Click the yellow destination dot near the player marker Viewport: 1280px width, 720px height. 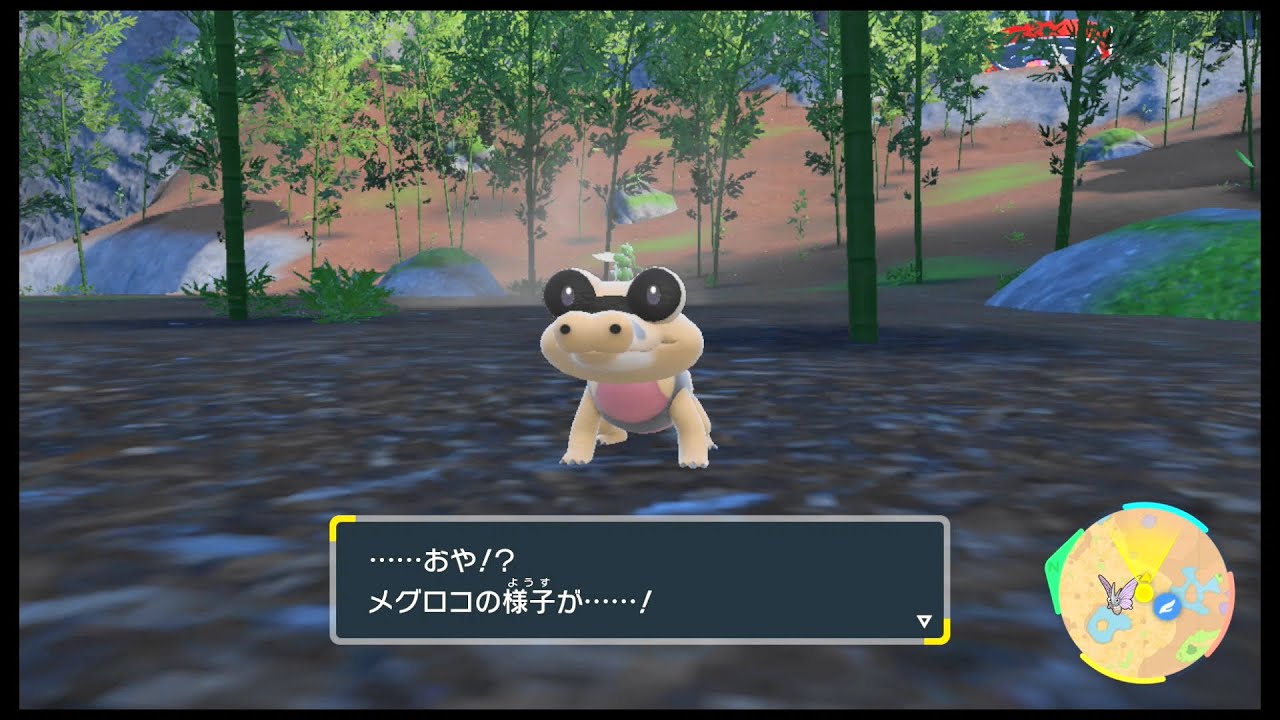tap(1145, 592)
